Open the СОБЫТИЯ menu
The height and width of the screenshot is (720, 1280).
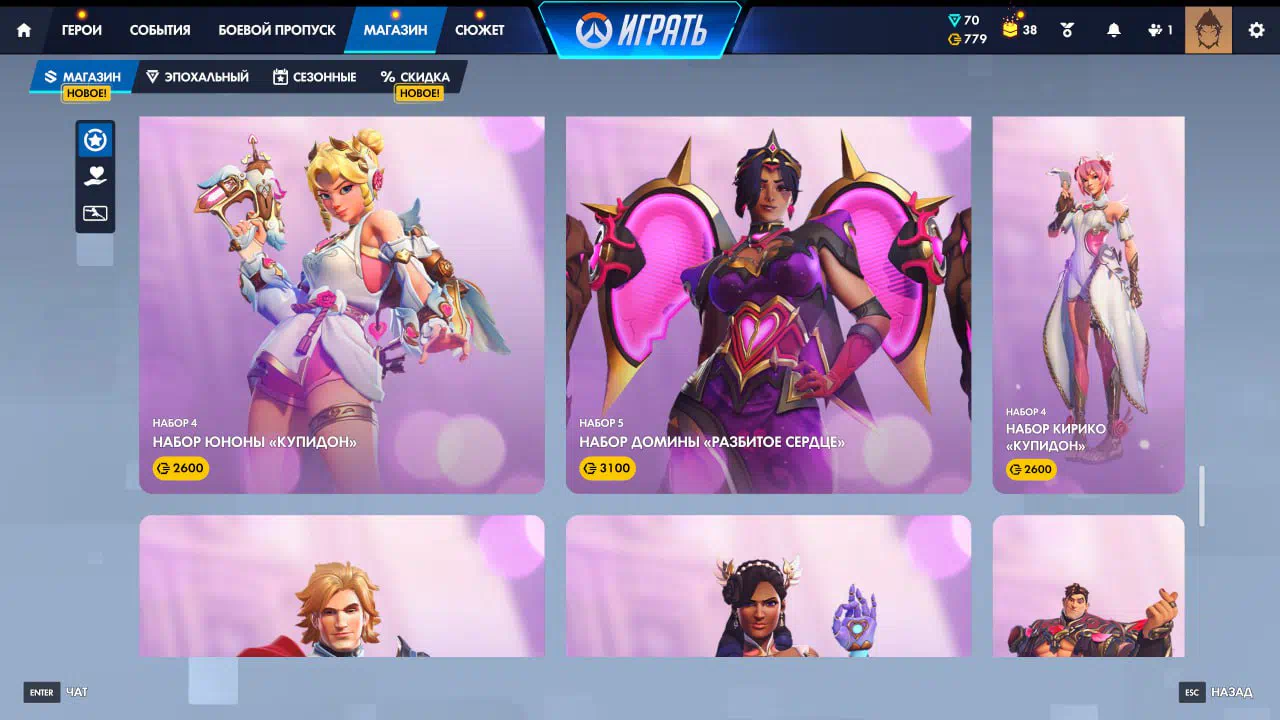pyautogui.click(x=160, y=30)
